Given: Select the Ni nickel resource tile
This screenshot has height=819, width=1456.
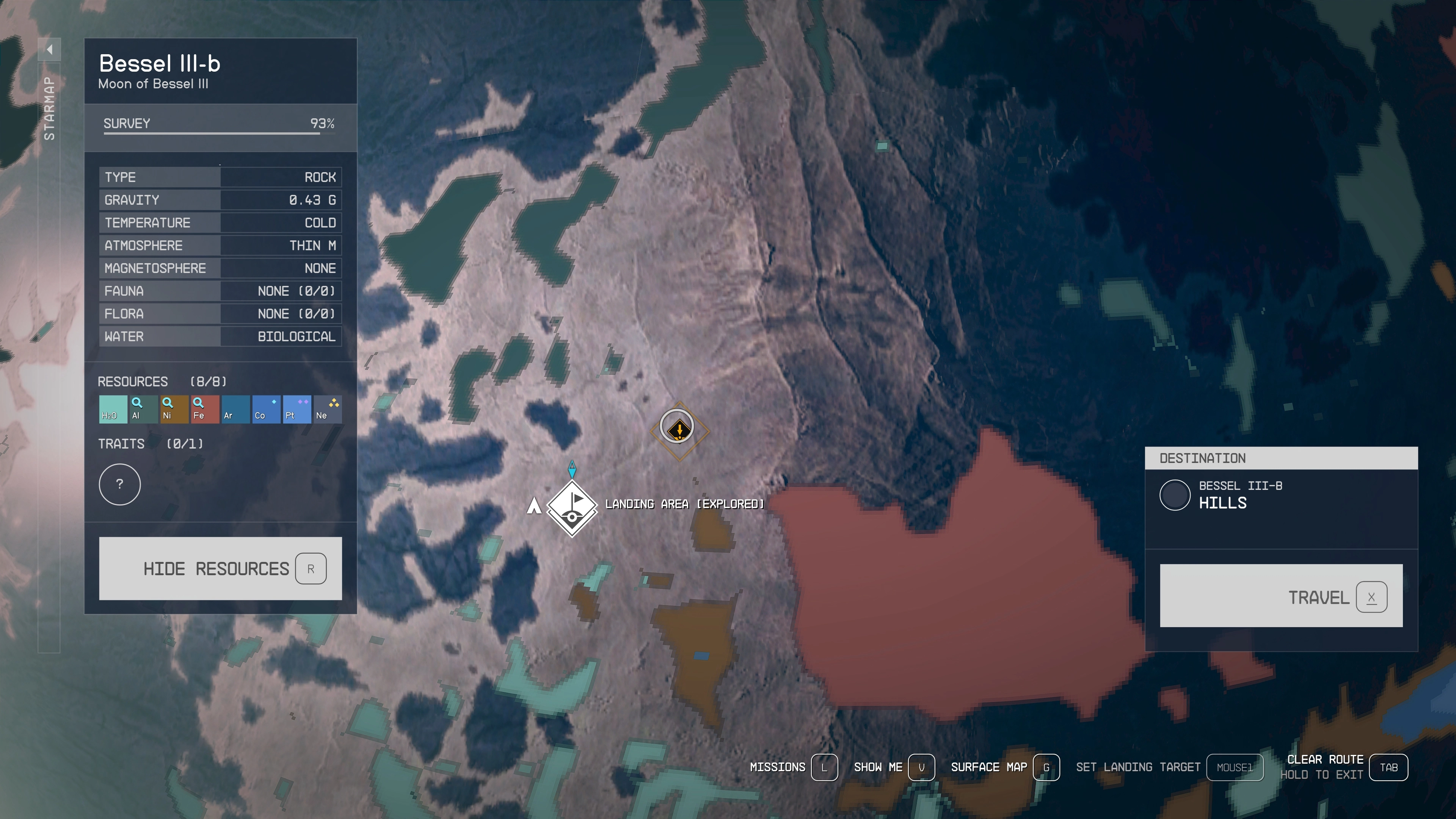Looking at the screenshot, I should click(x=174, y=409).
